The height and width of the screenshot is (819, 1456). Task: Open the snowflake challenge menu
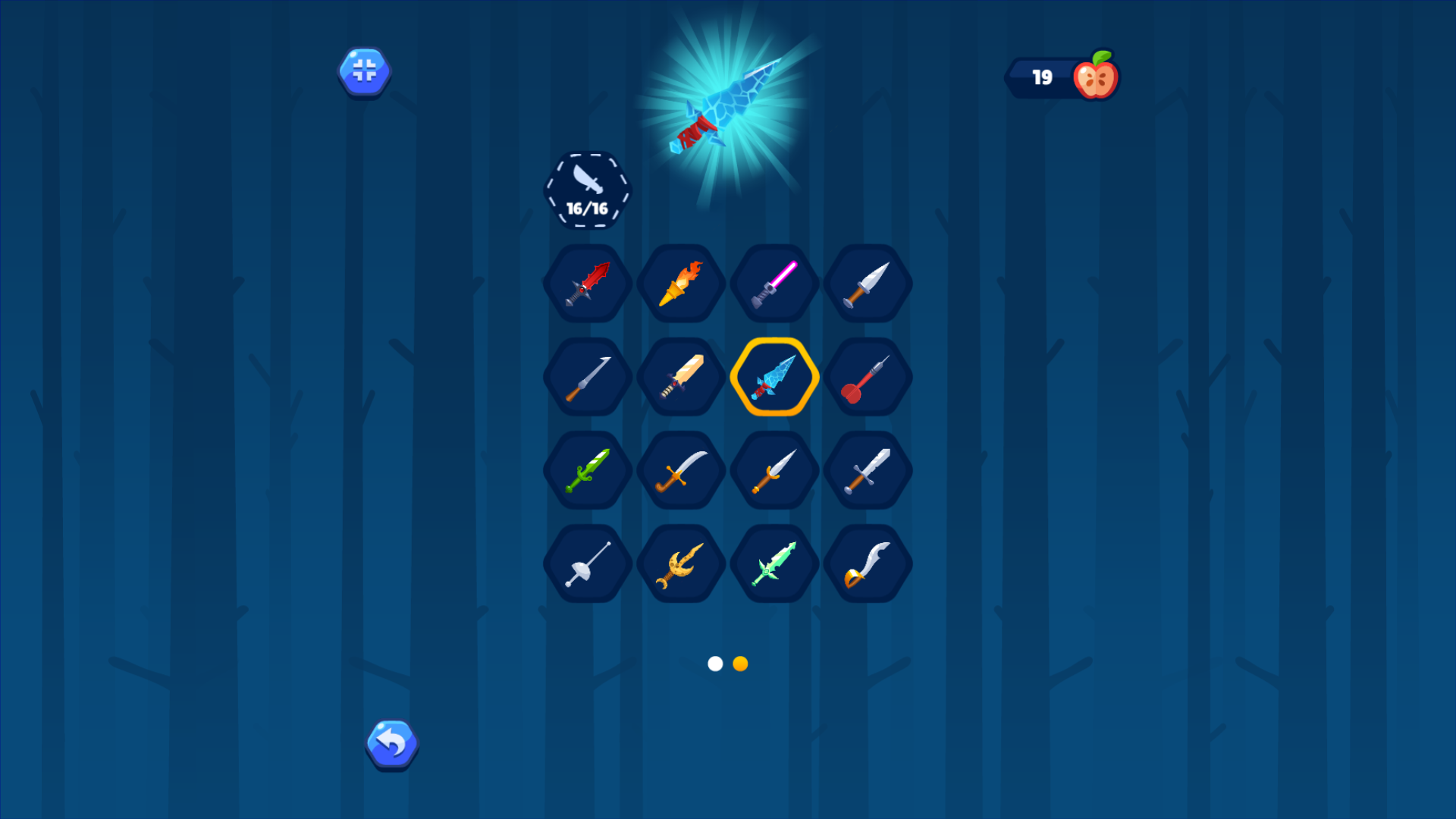(364, 71)
